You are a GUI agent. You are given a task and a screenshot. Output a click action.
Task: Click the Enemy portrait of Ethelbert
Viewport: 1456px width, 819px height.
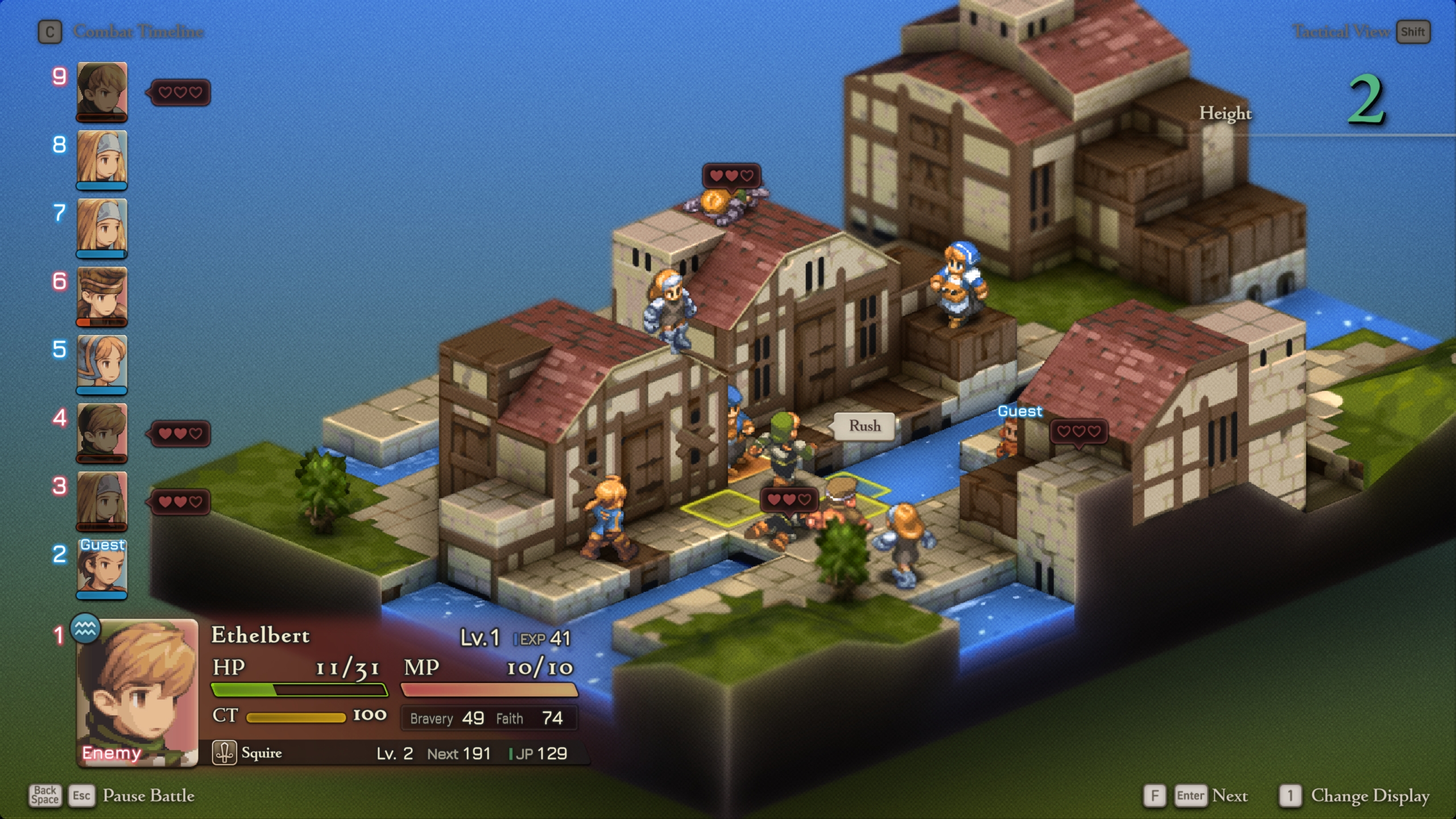click(136, 694)
